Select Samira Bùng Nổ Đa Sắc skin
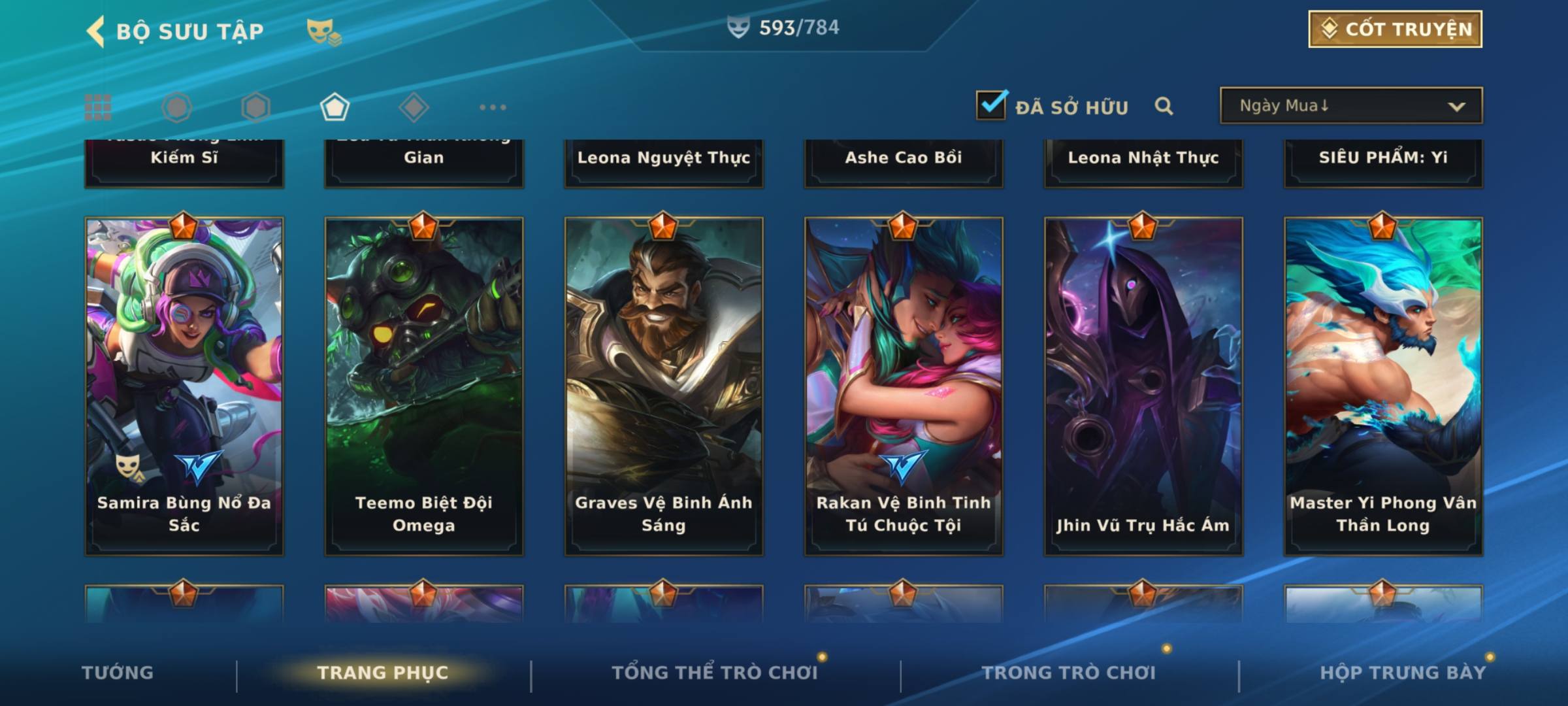1568x706 pixels. click(x=184, y=386)
